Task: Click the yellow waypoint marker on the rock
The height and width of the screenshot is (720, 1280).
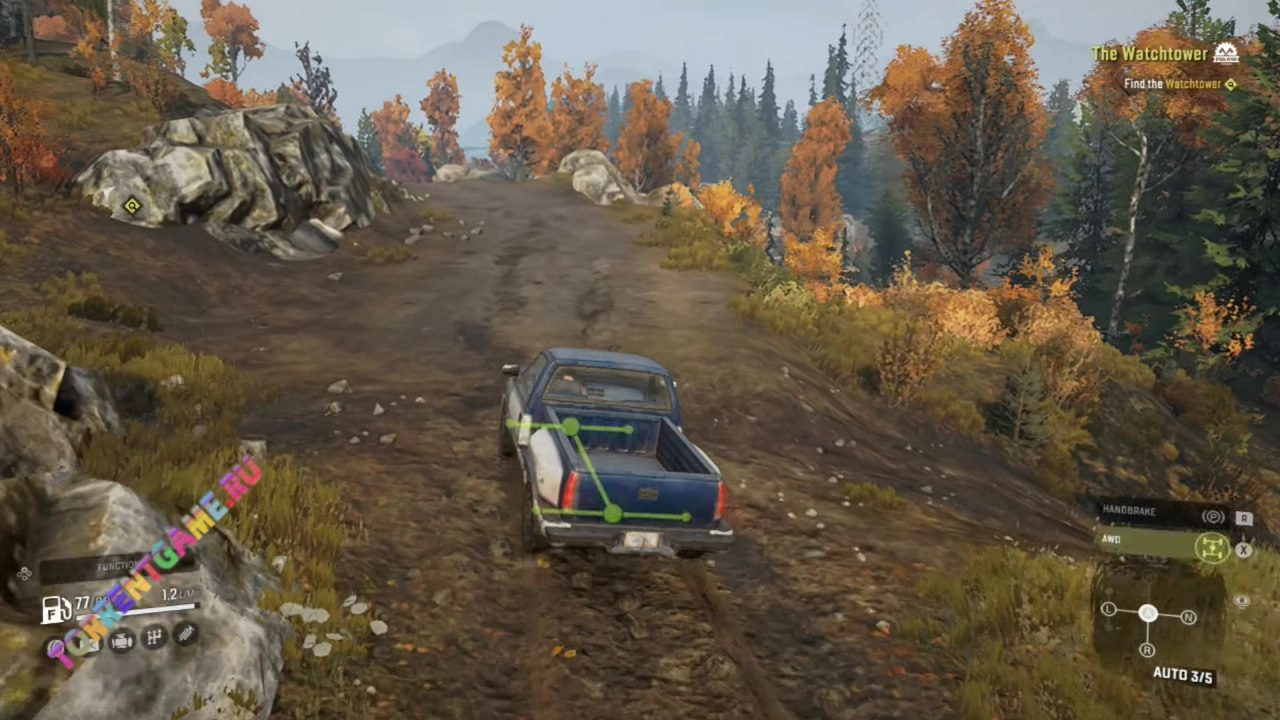Action: (131, 206)
